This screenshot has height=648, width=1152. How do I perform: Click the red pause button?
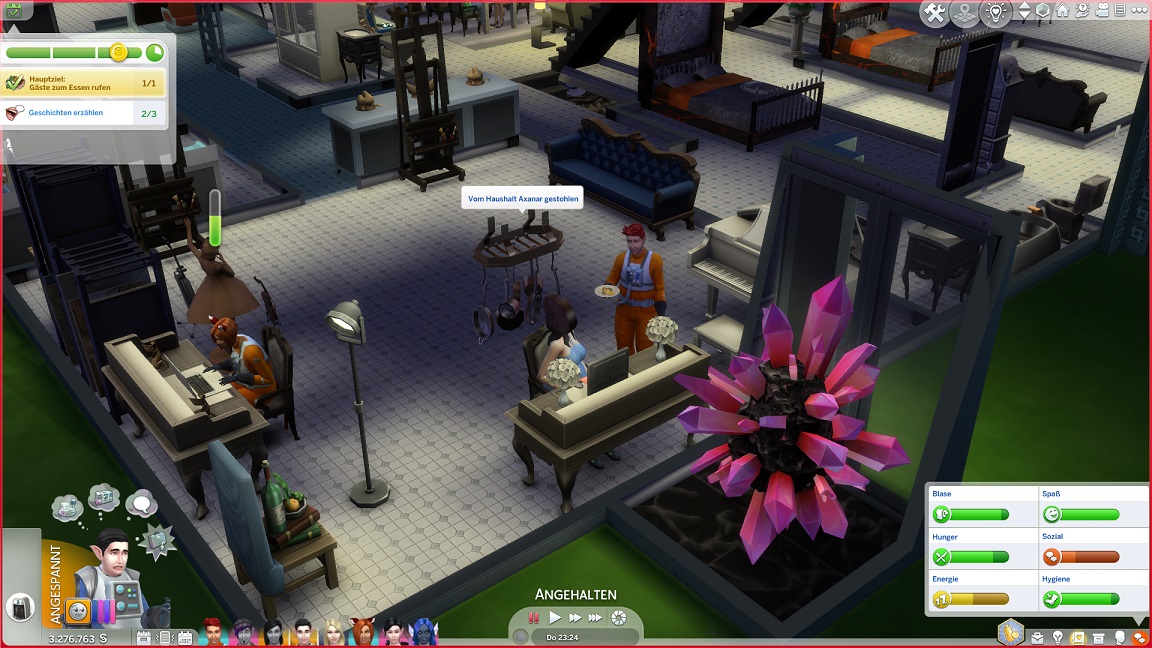534,618
